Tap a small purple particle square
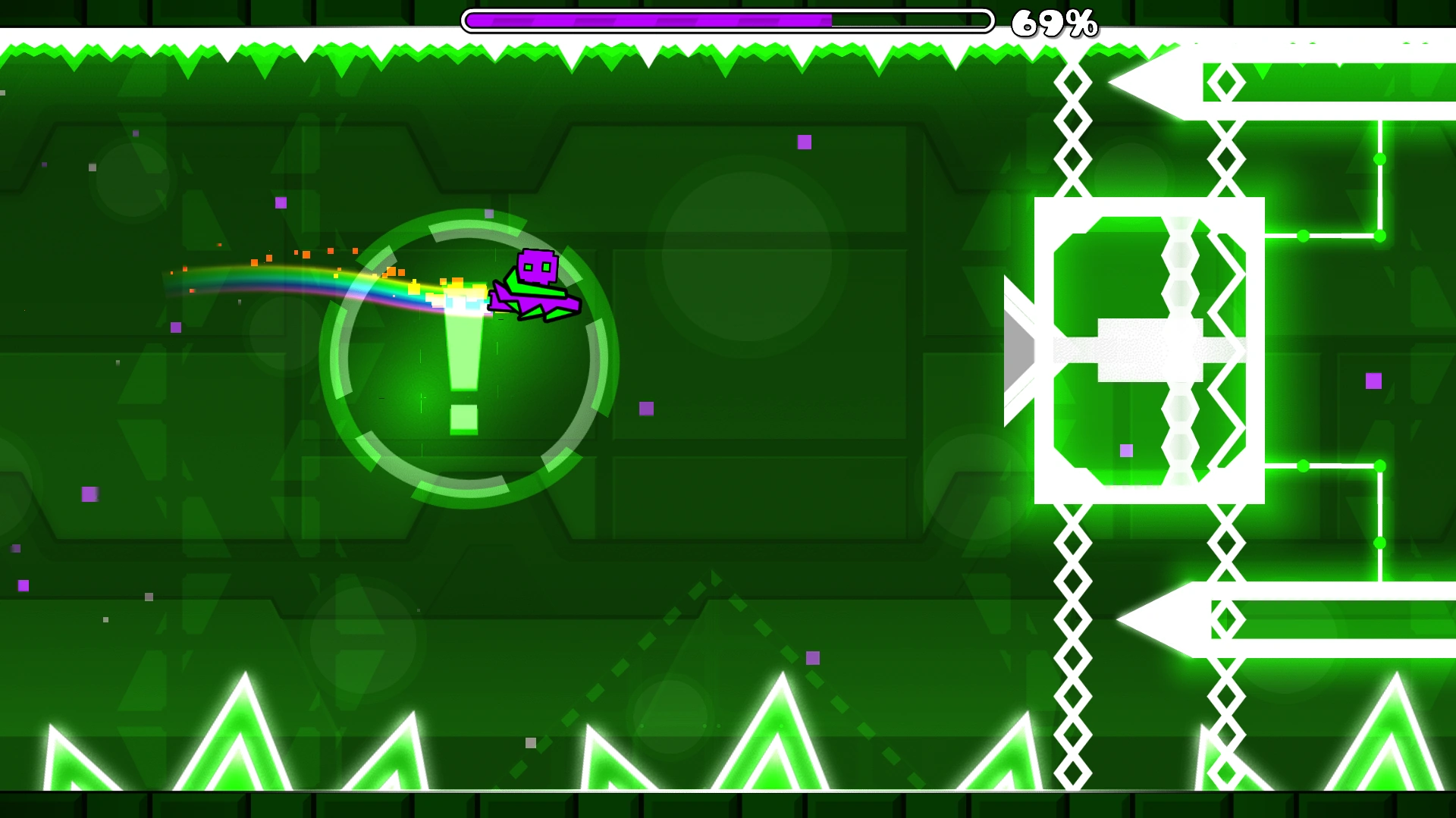Screen dimensions: 1456x818 [806, 142]
